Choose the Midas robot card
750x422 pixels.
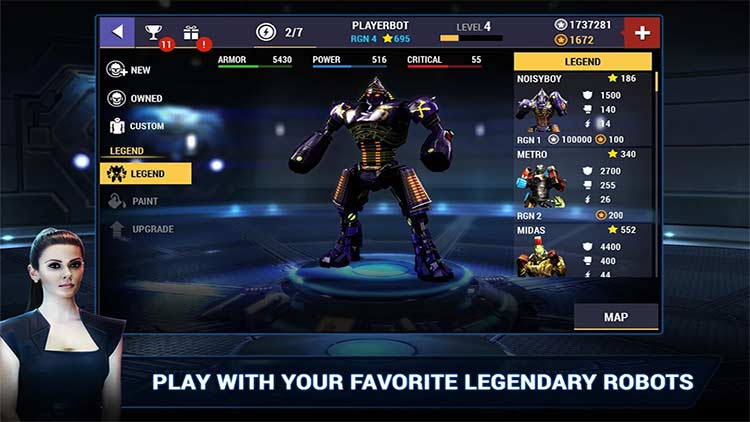584,254
